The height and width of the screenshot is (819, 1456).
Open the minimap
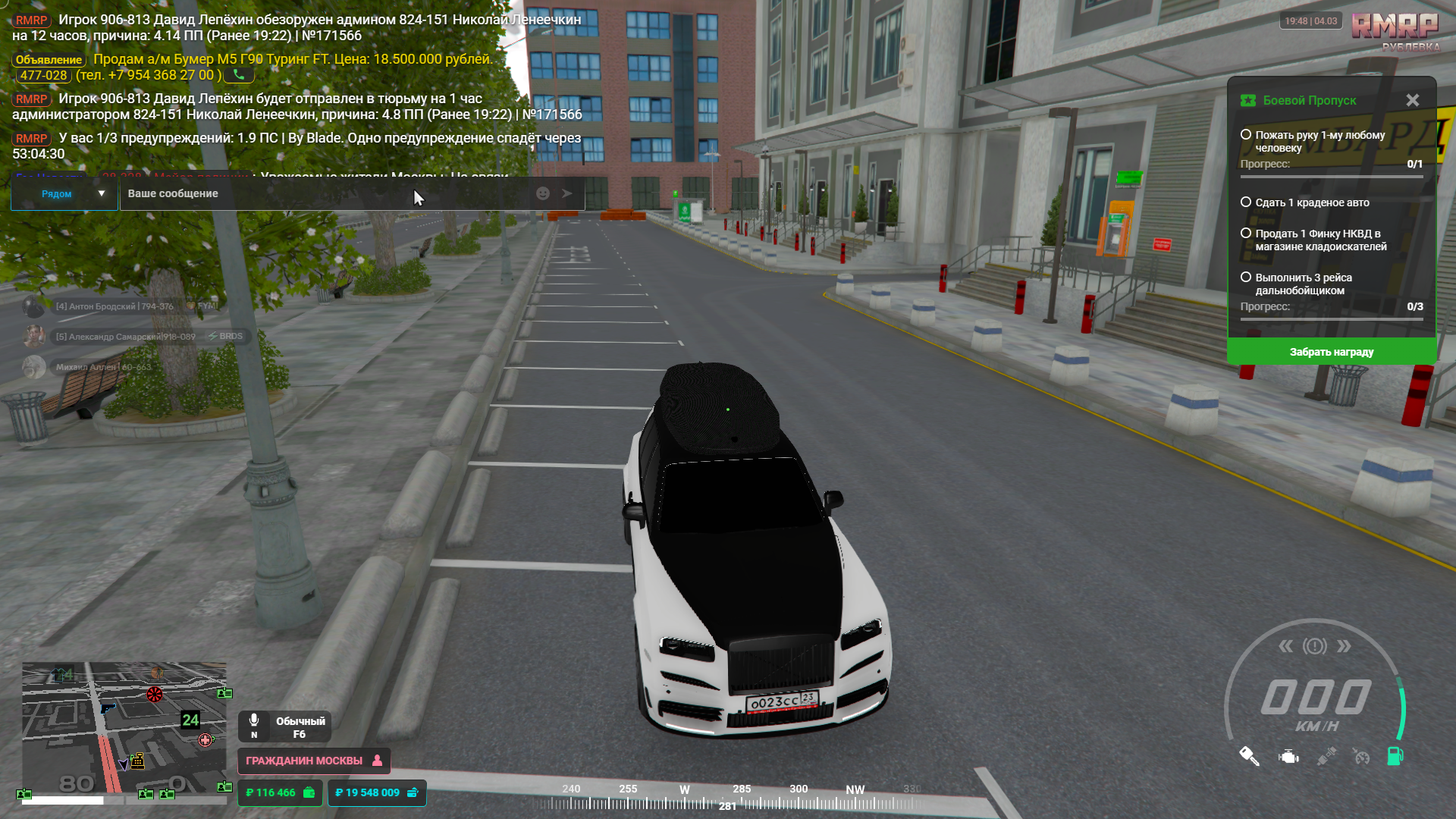click(x=124, y=726)
